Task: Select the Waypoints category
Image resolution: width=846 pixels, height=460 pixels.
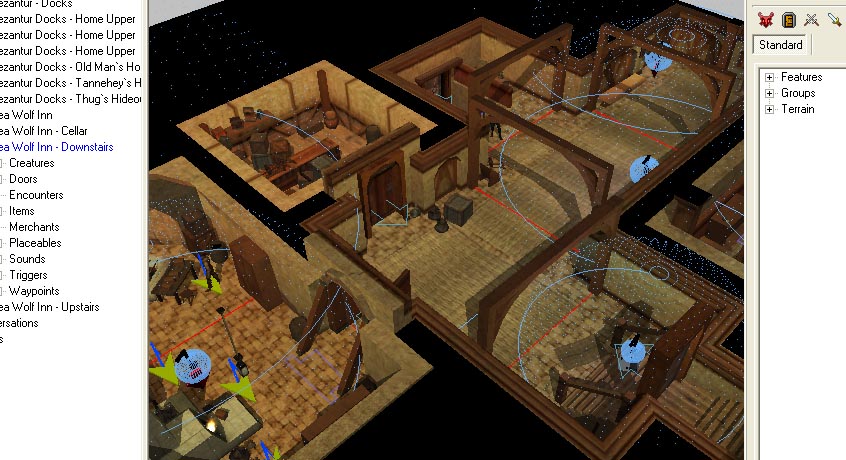Action: [x=34, y=291]
